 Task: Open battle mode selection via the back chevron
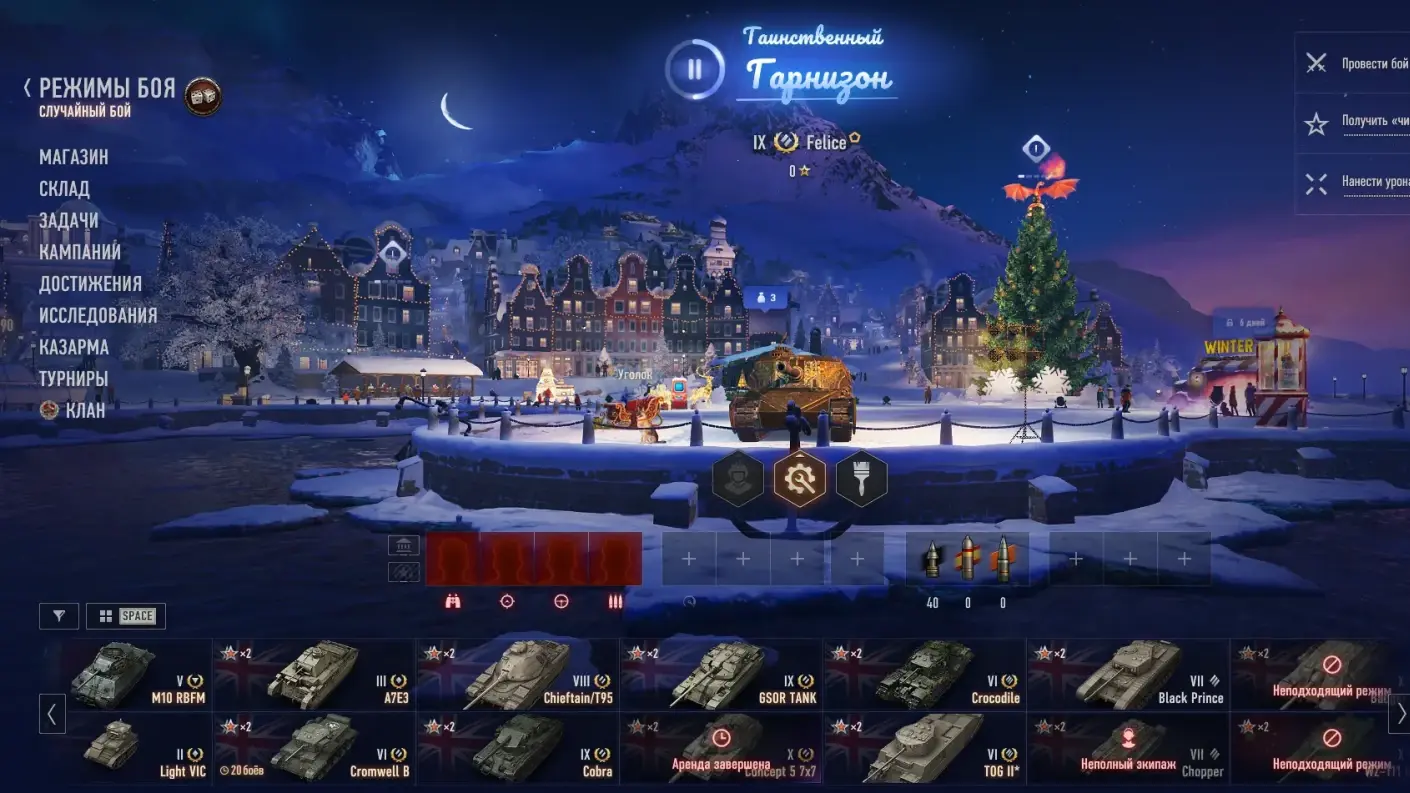pos(25,87)
